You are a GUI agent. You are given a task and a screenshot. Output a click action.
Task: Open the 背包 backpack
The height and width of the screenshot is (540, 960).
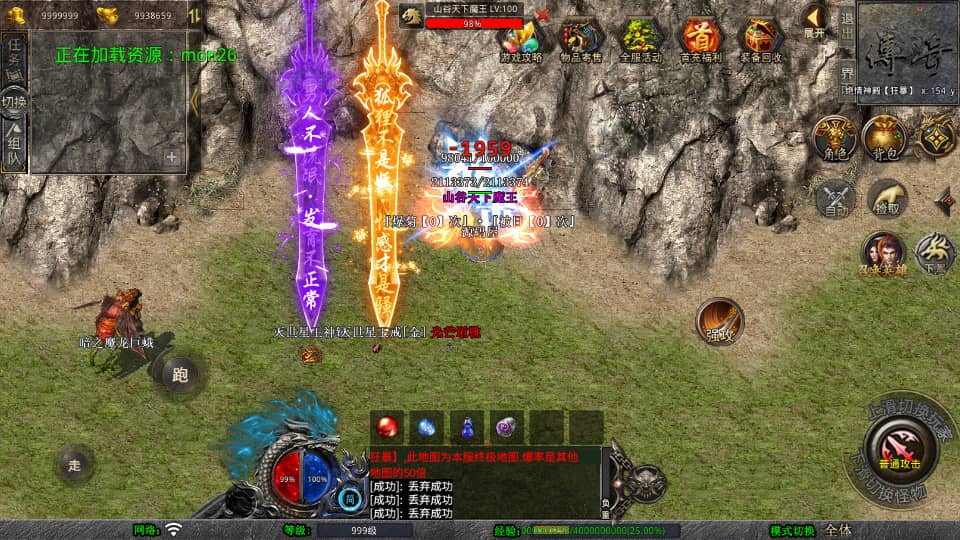click(884, 138)
